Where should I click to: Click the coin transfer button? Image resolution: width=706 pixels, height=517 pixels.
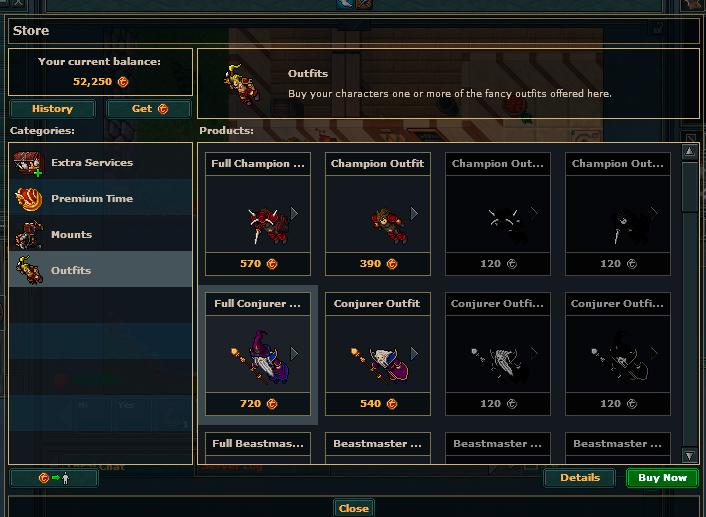pos(54,478)
